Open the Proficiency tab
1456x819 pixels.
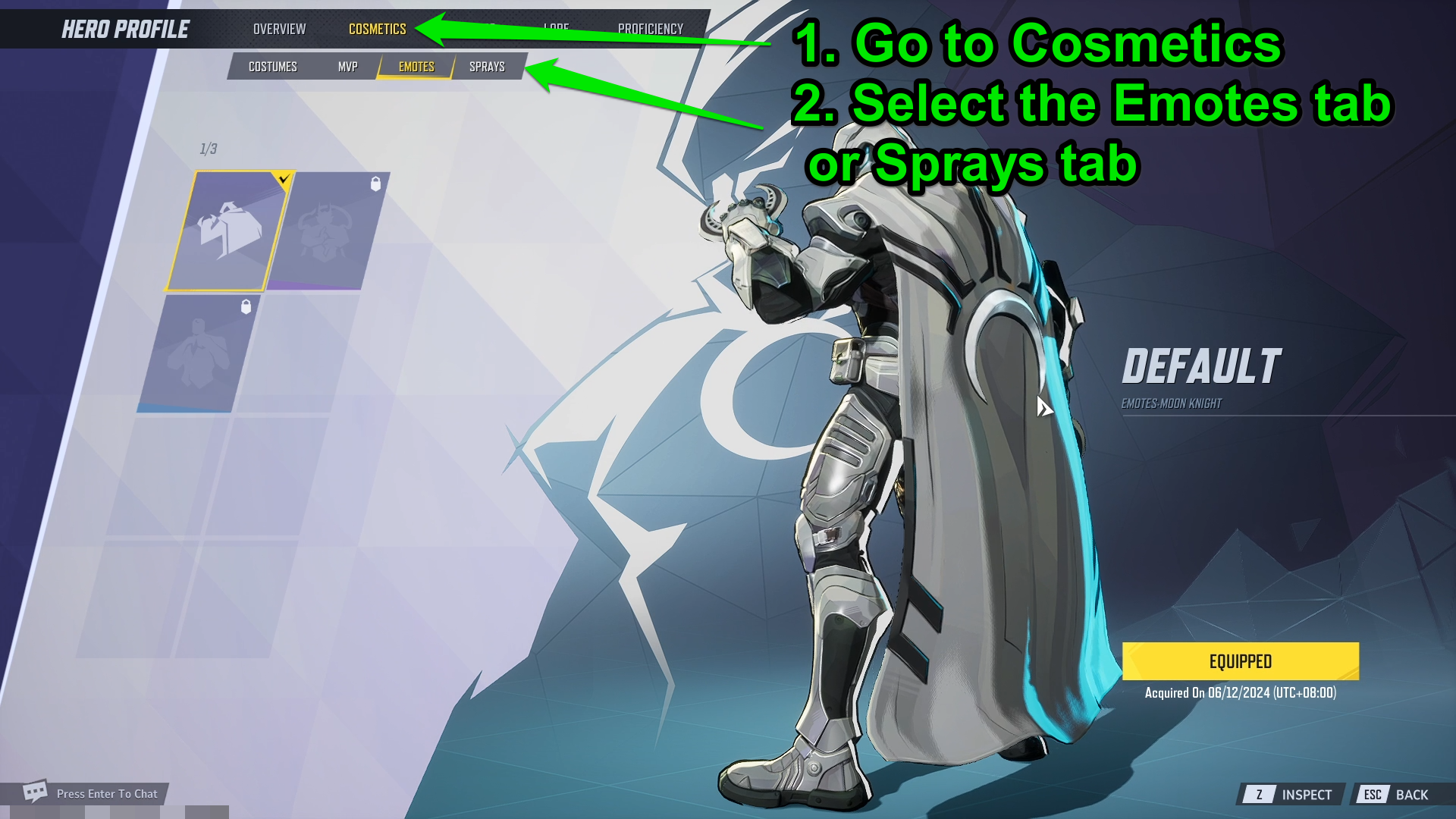click(652, 29)
